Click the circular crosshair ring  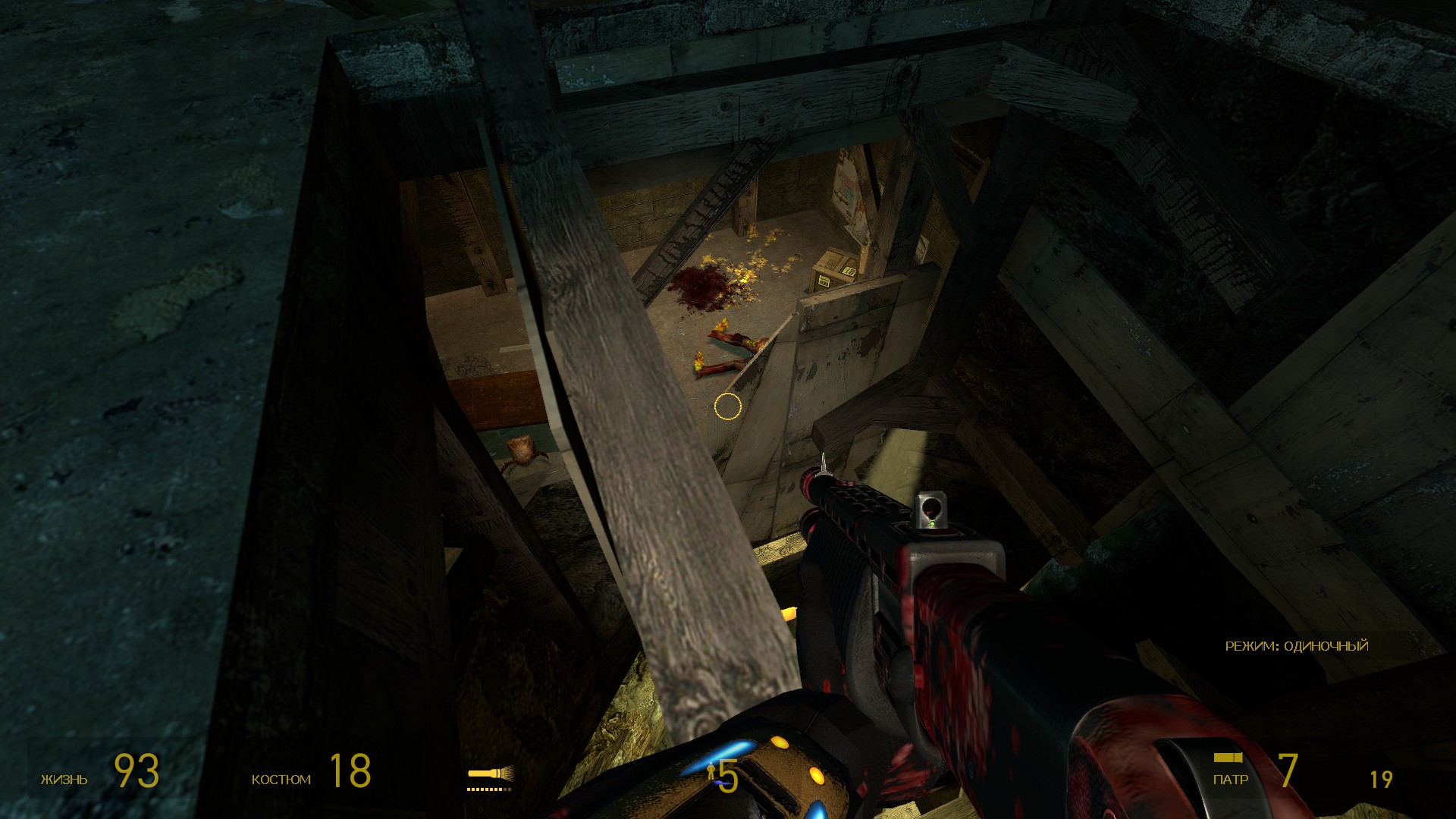click(x=726, y=407)
